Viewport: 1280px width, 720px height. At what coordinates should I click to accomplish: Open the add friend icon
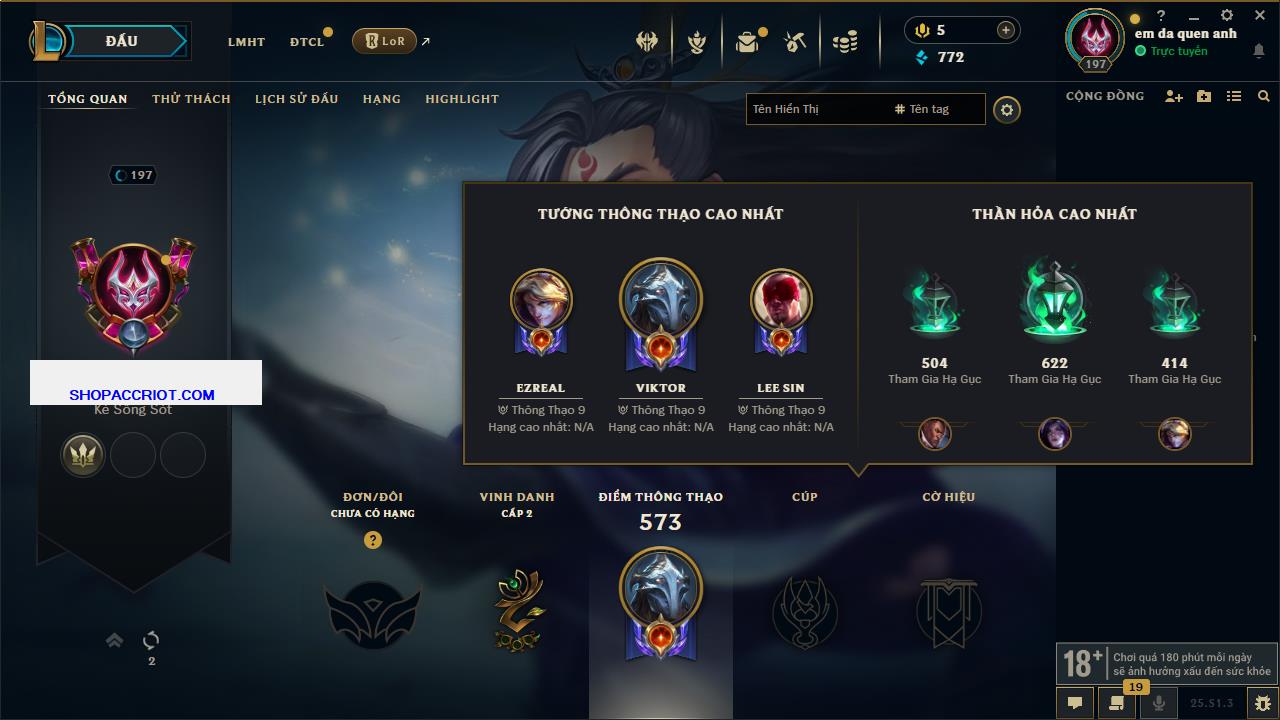pos(1173,96)
